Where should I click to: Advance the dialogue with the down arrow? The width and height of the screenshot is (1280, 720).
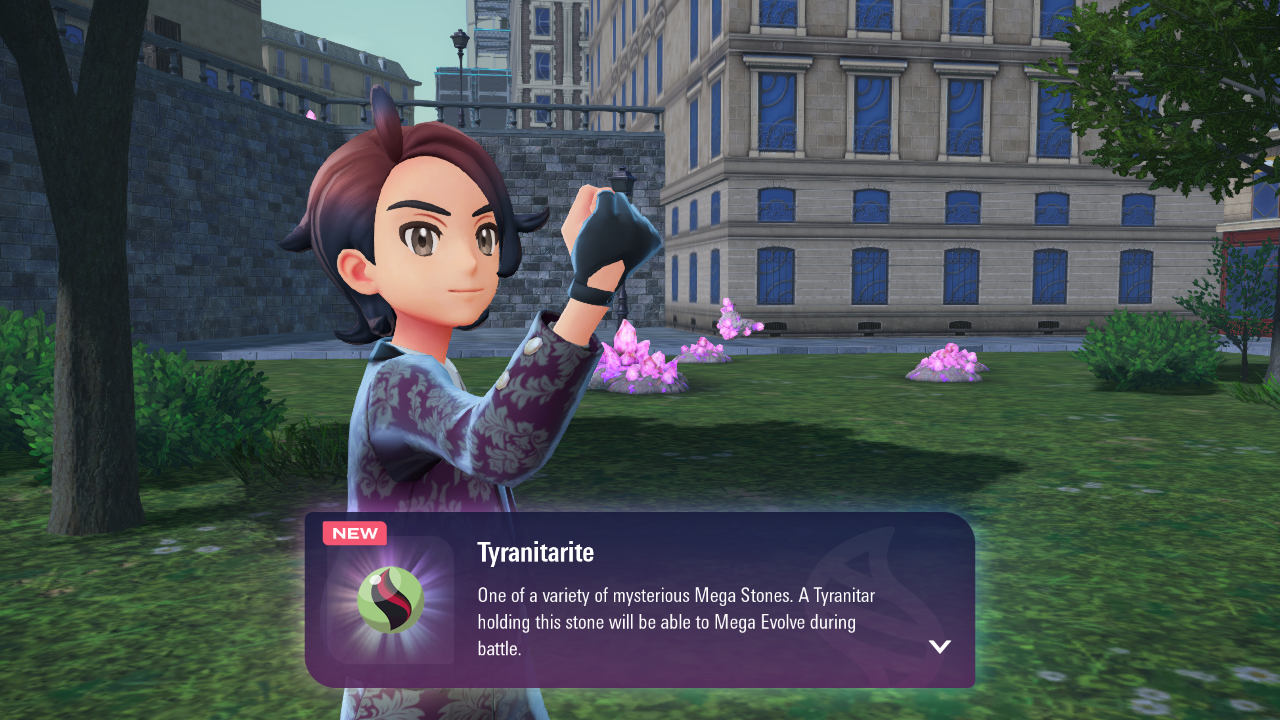[x=939, y=646]
